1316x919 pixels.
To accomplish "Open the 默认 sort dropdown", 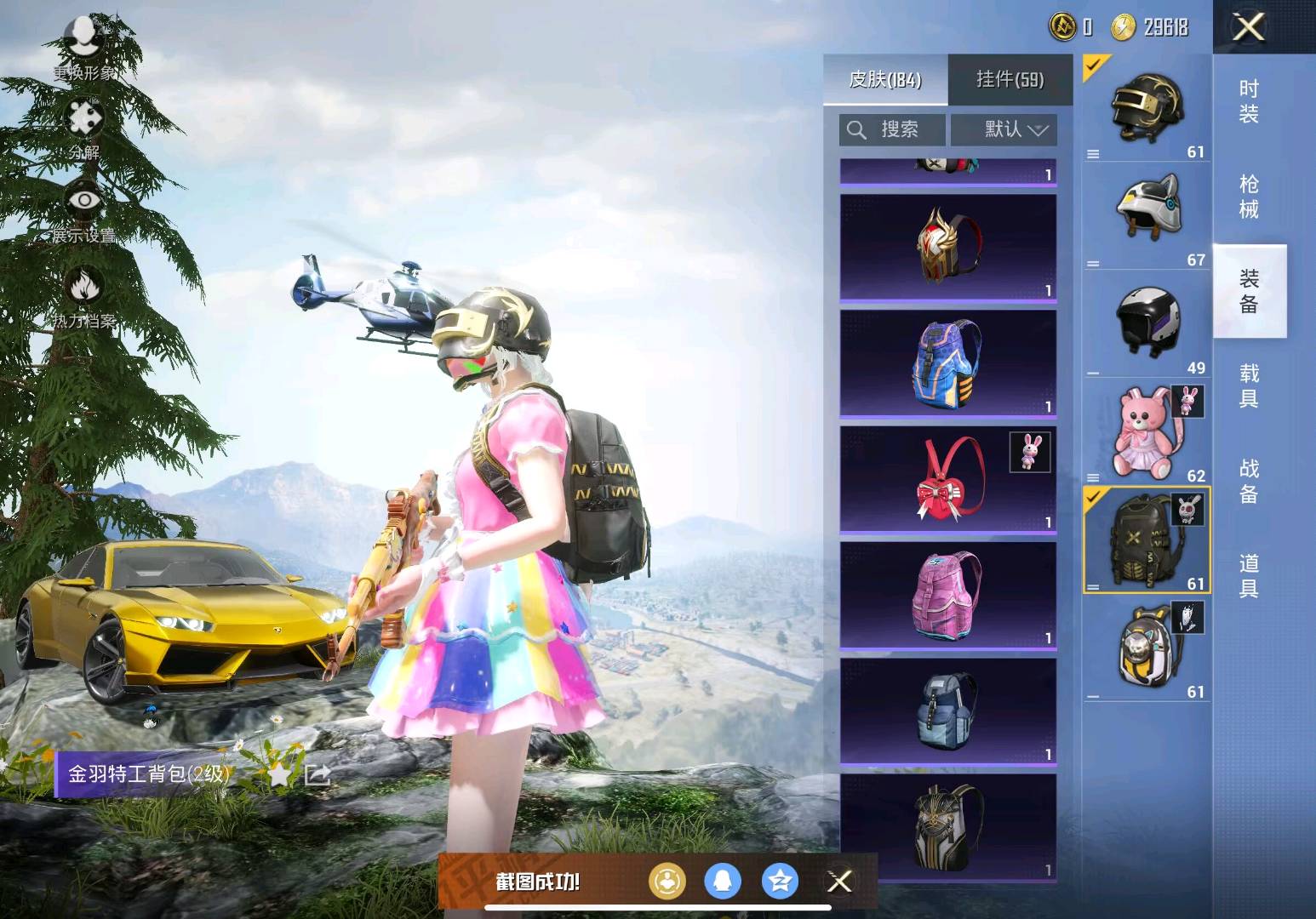I will click(1004, 129).
